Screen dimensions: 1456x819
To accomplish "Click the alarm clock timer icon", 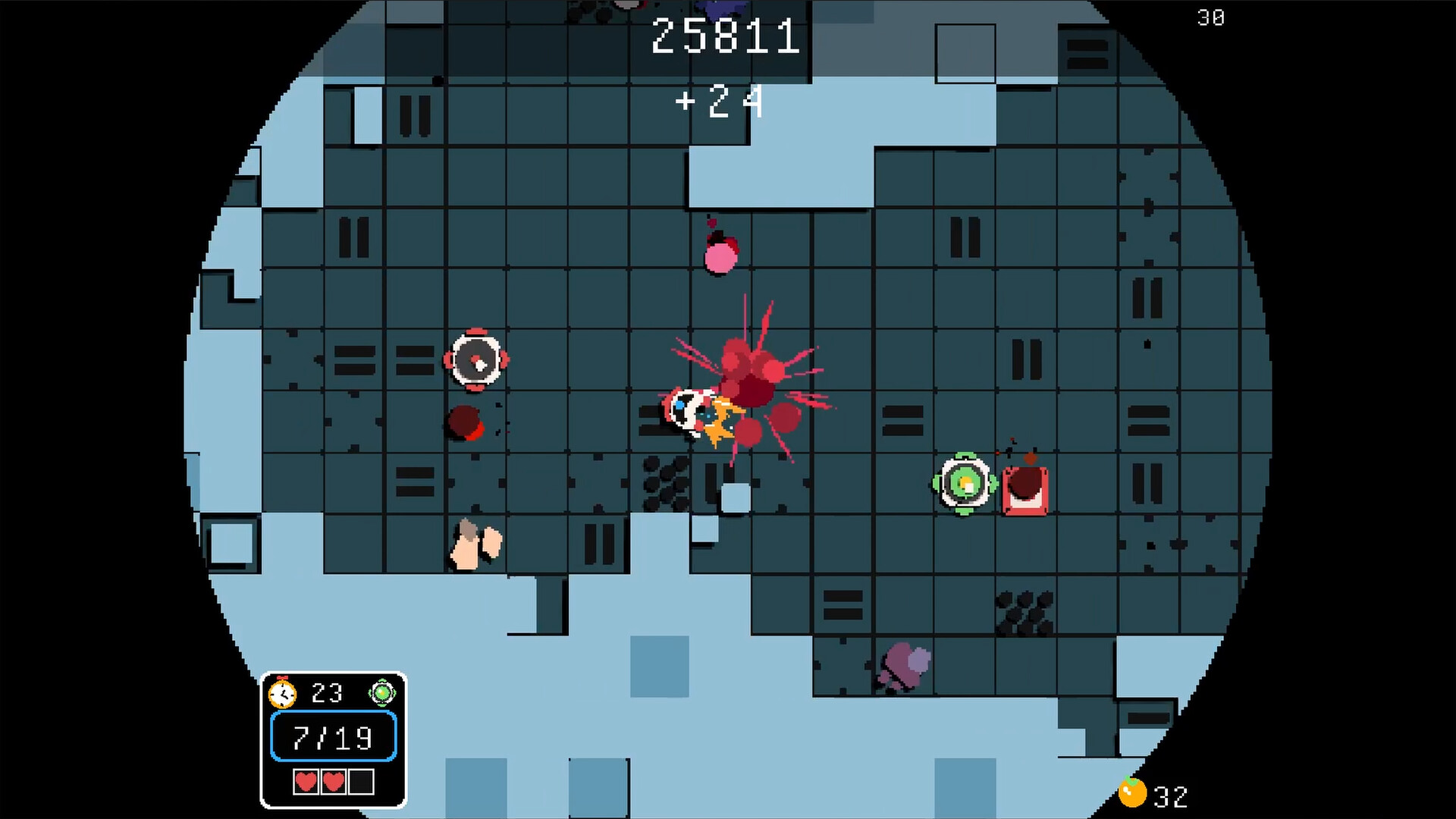I will [284, 692].
